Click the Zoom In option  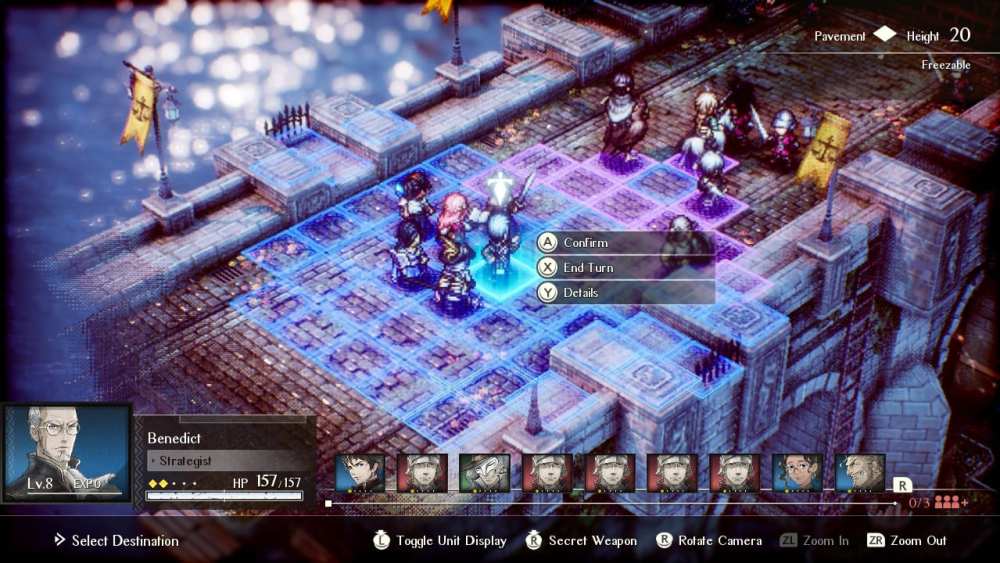click(814, 541)
